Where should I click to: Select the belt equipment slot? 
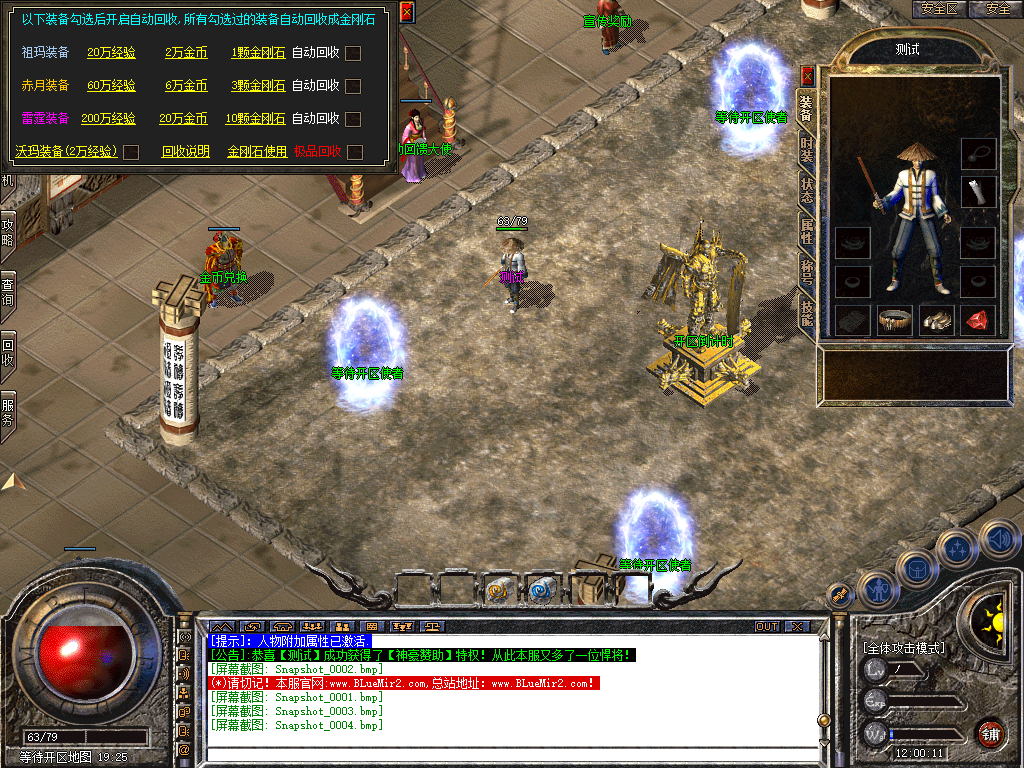point(894,320)
